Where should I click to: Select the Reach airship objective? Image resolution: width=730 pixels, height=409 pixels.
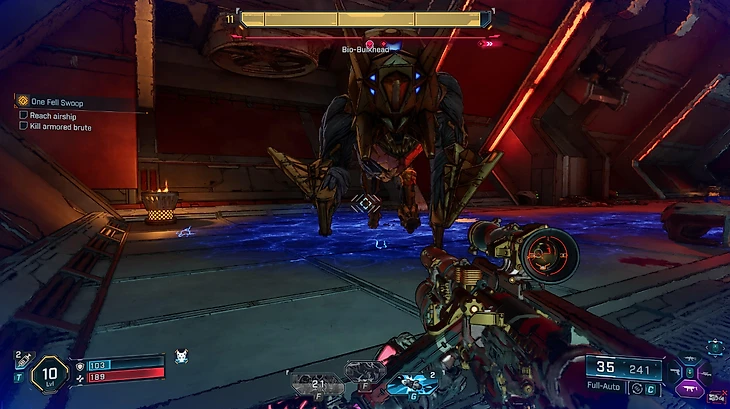point(54,116)
